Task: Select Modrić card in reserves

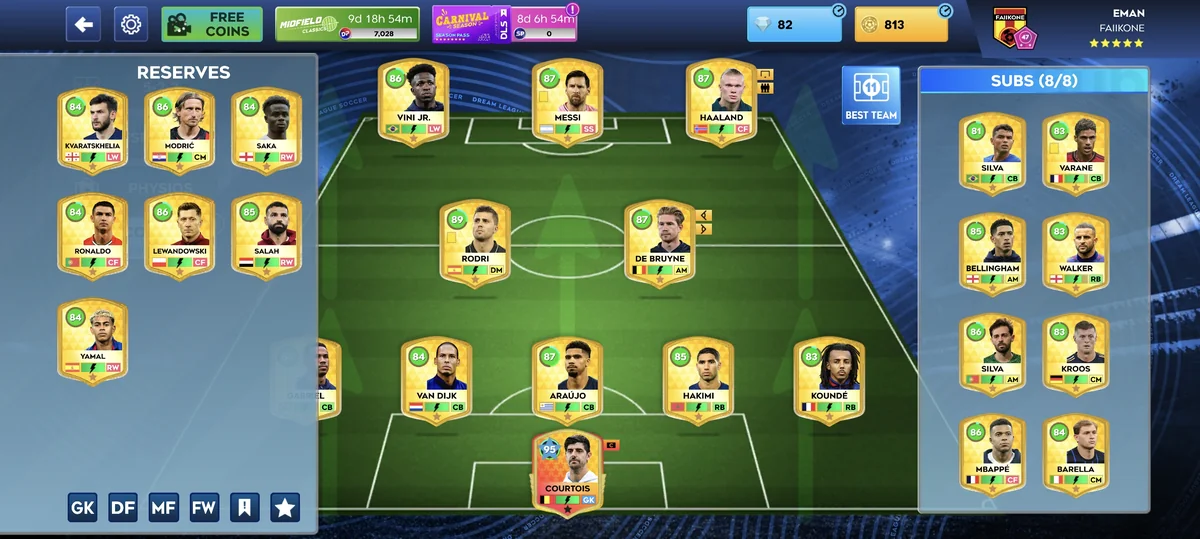Action: click(x=180, y=130)
